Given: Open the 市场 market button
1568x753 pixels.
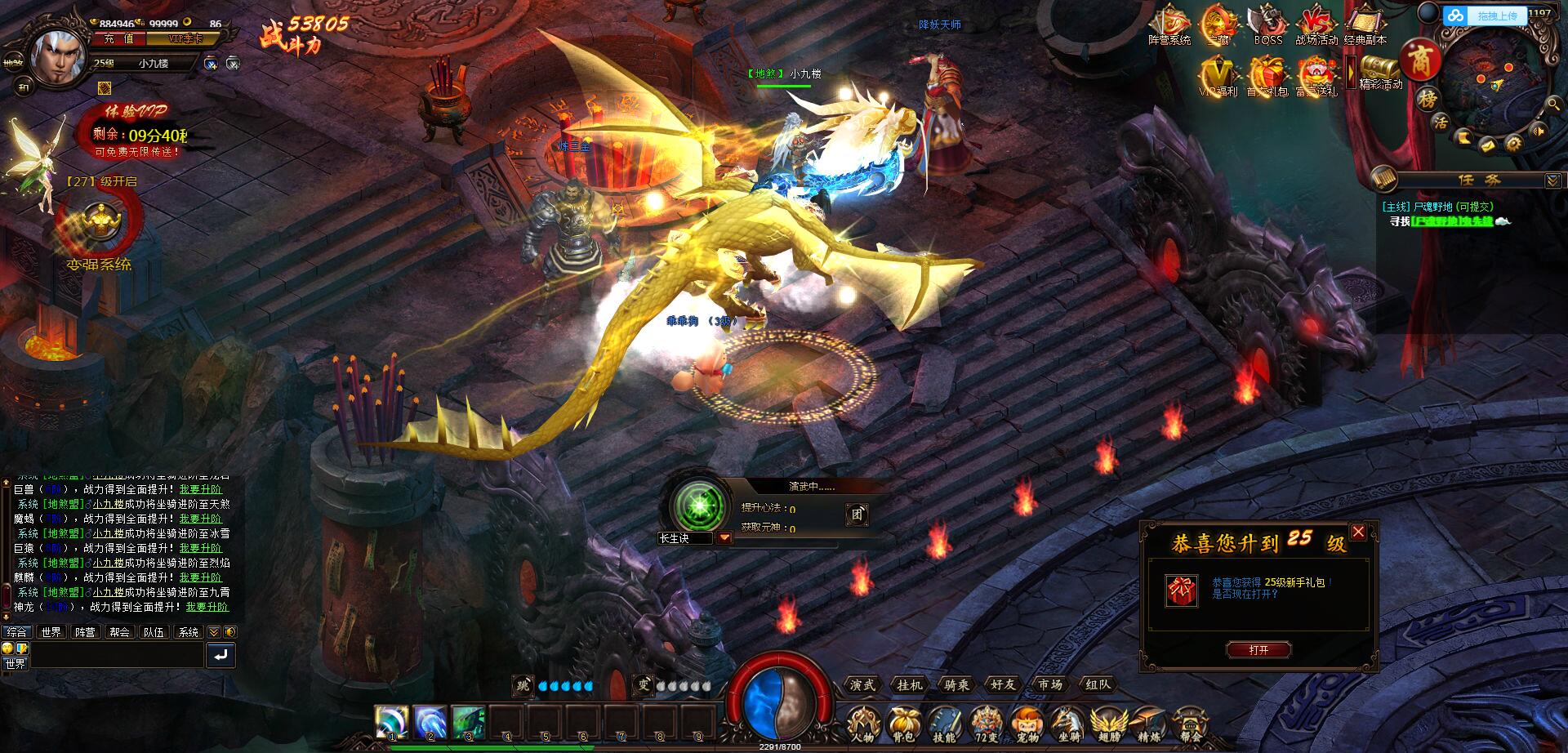Looking at the screenshot, I should click(1050, 684).
